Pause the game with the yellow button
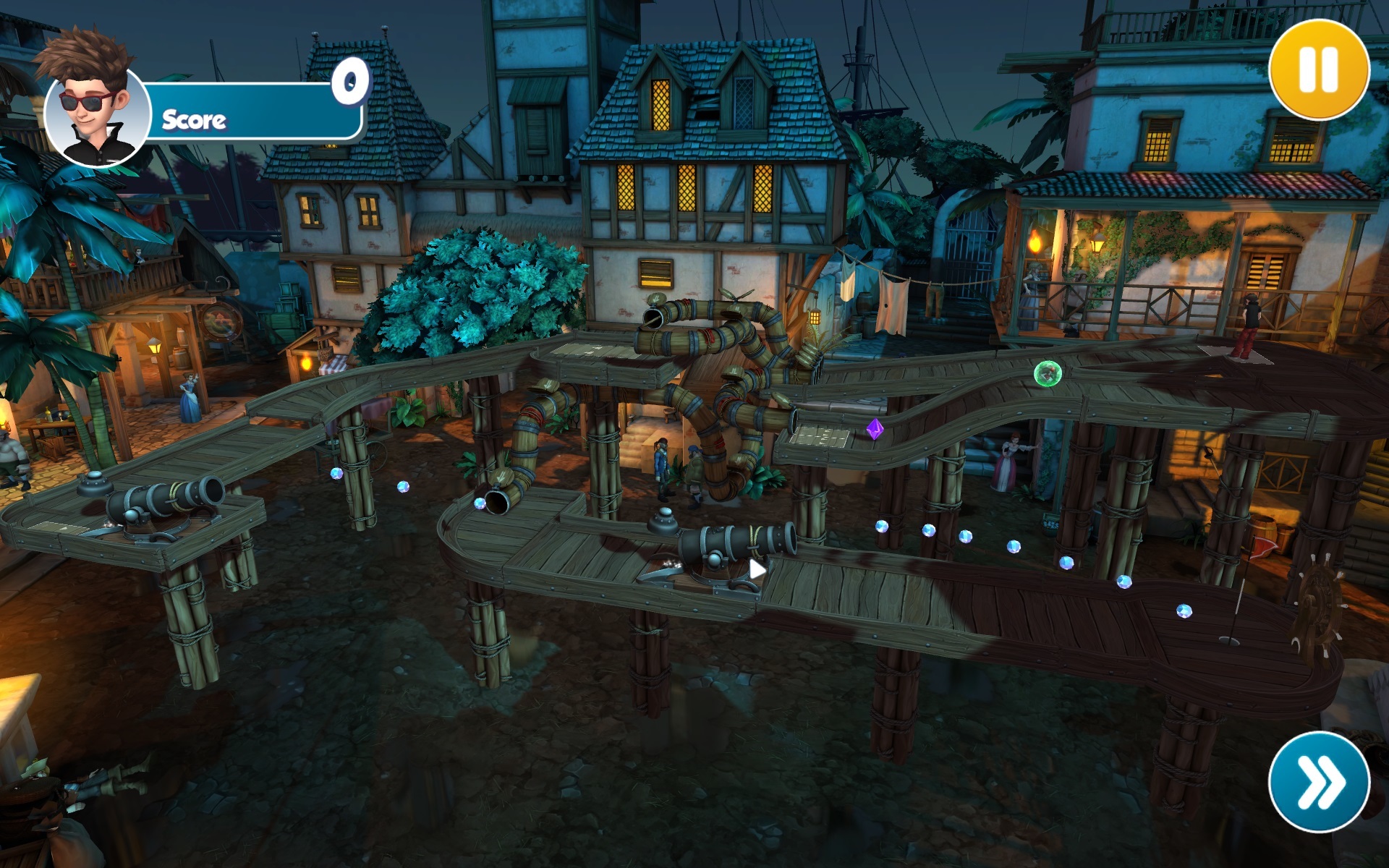This screenshot has height=868, width=1389. click(x=1319, y=69)
